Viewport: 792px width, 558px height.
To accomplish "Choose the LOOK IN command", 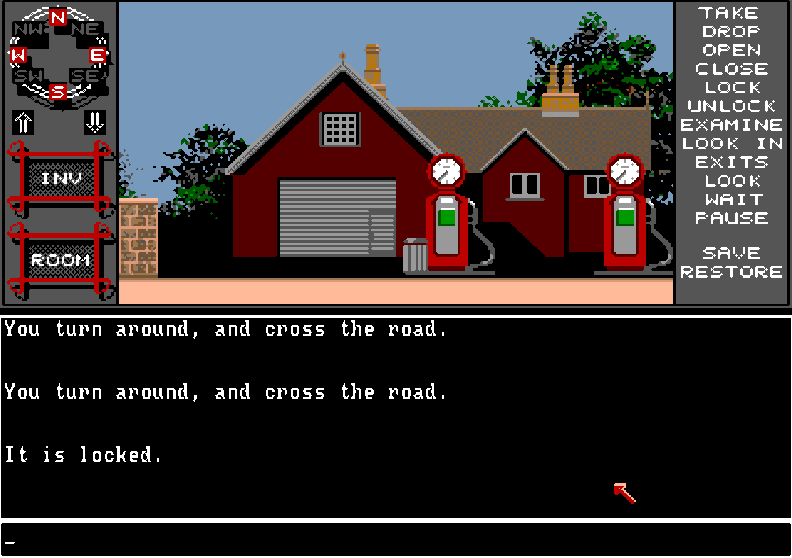I will pyautogui.click(x=731, y=144).
